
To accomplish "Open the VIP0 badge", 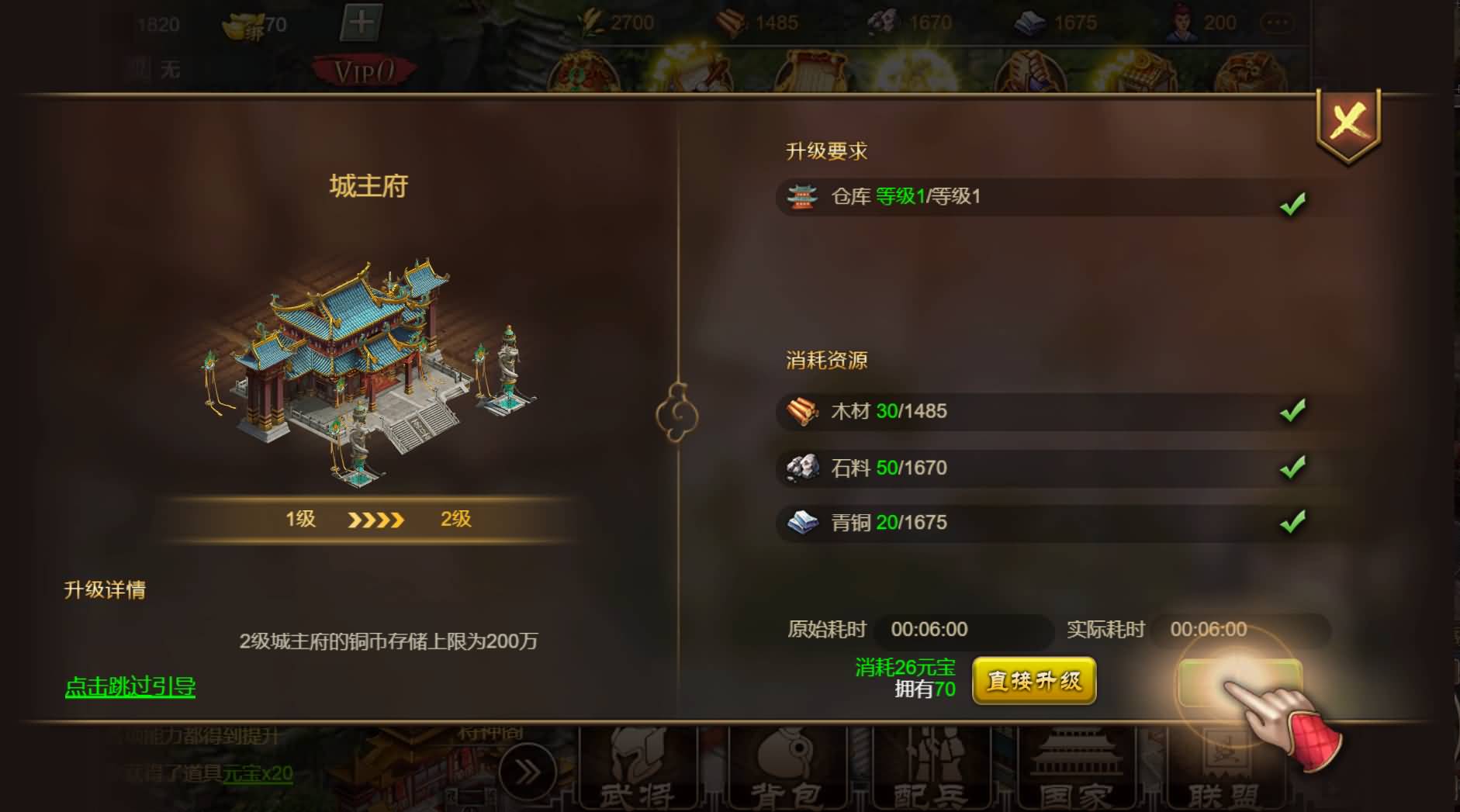I will pos(364,71).
